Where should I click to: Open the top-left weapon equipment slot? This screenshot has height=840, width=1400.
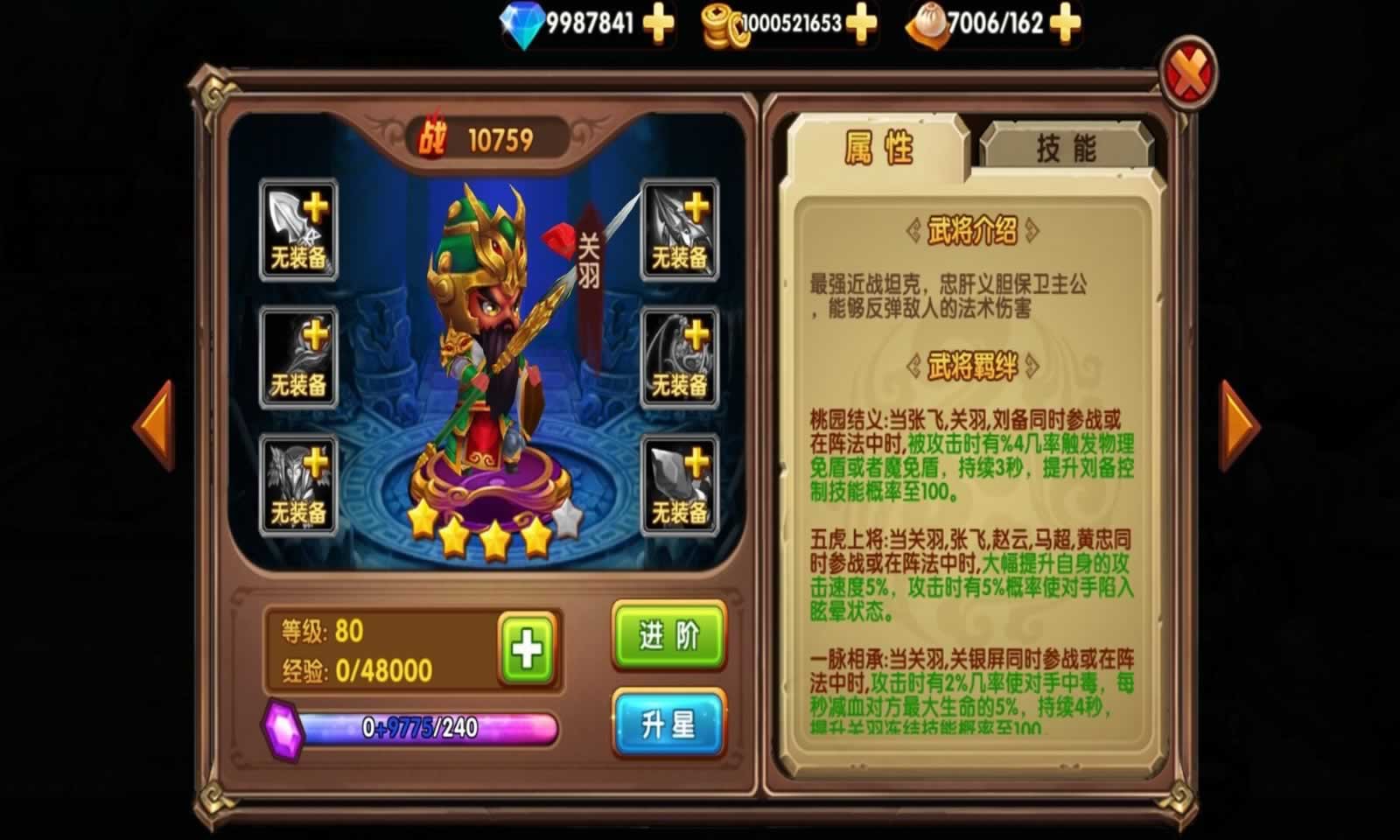[297, 232]
